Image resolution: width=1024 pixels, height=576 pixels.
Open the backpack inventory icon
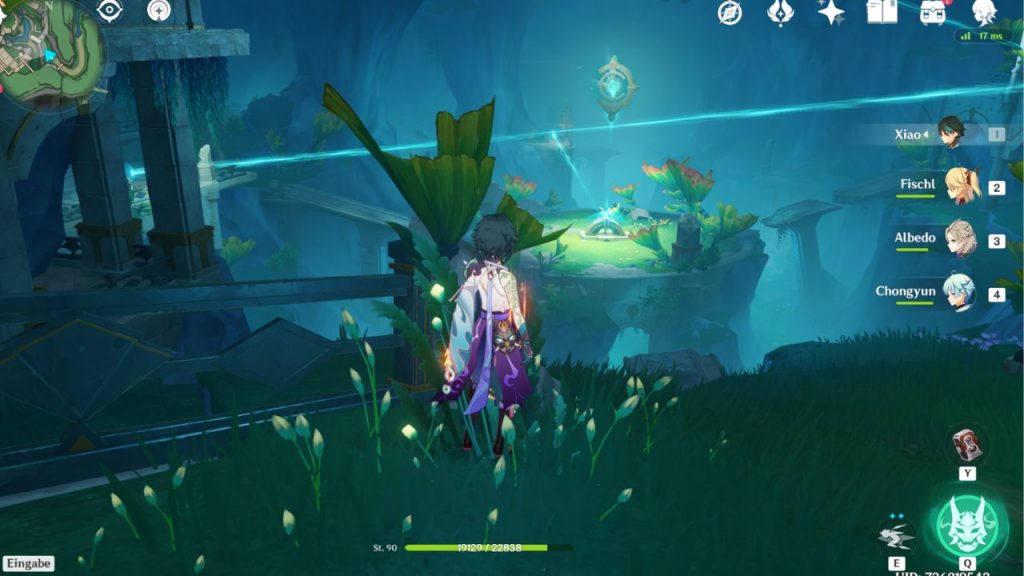pos(933,13)
